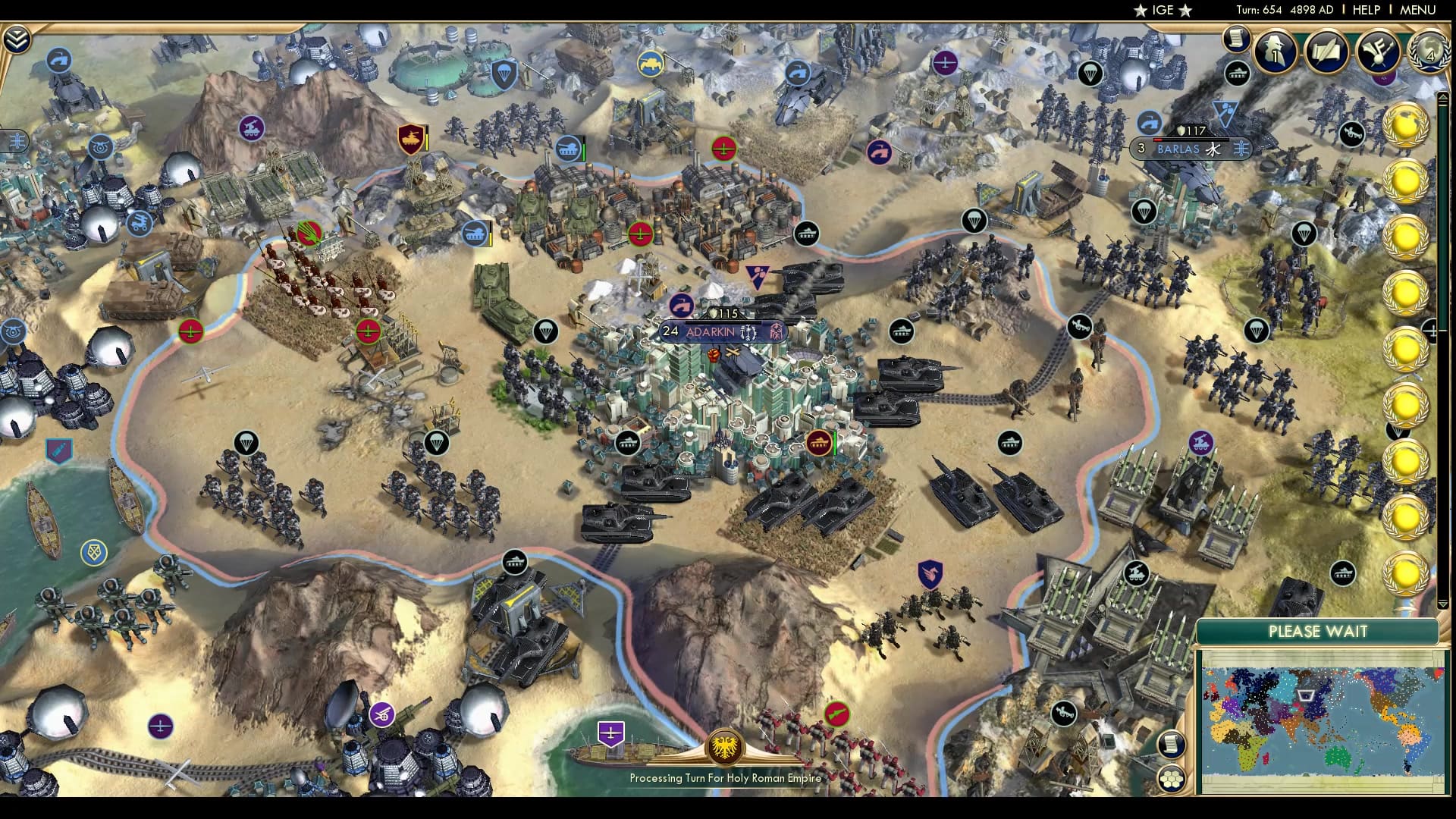
Task: Open the notification scroll icon below the top bar
Action: [1235, 36]
